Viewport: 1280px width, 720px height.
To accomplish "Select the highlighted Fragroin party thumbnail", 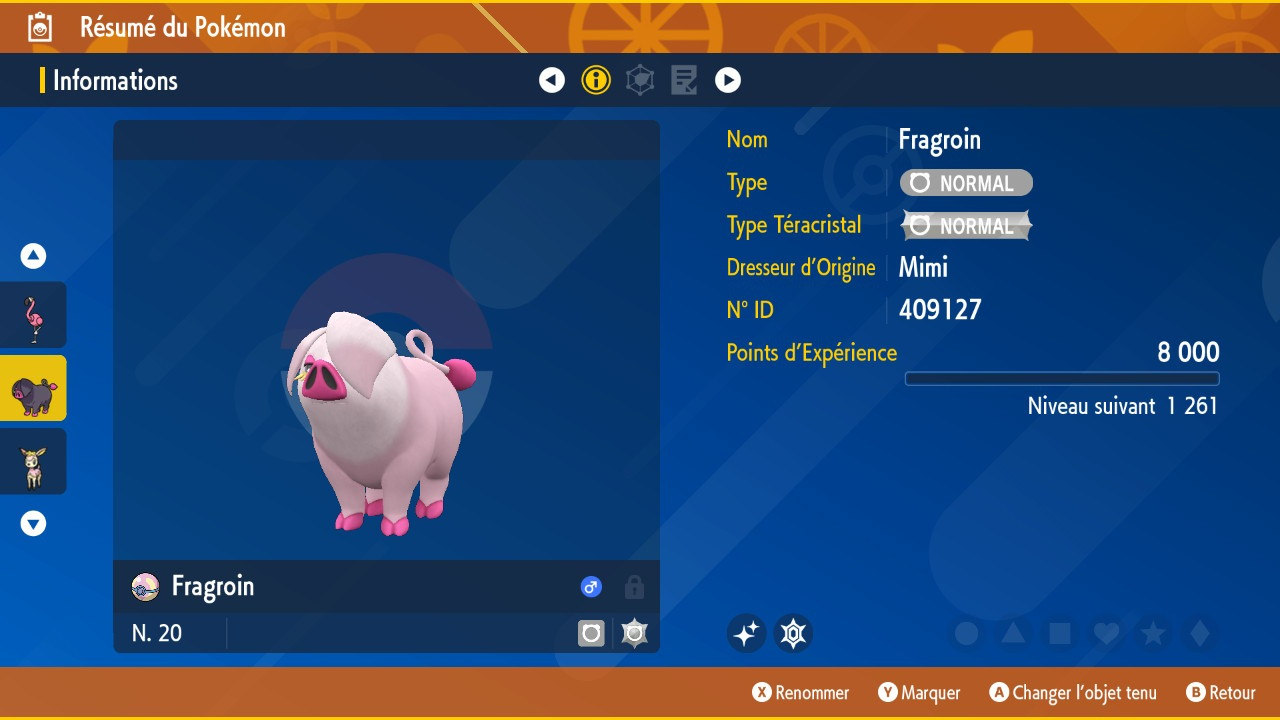I will pos(33,388).
